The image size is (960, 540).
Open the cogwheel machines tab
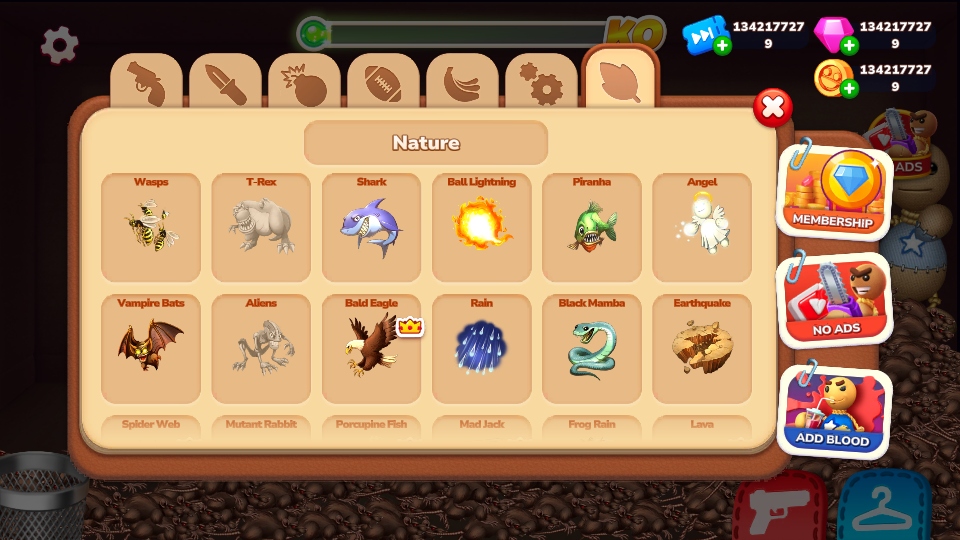coord(541,84)
